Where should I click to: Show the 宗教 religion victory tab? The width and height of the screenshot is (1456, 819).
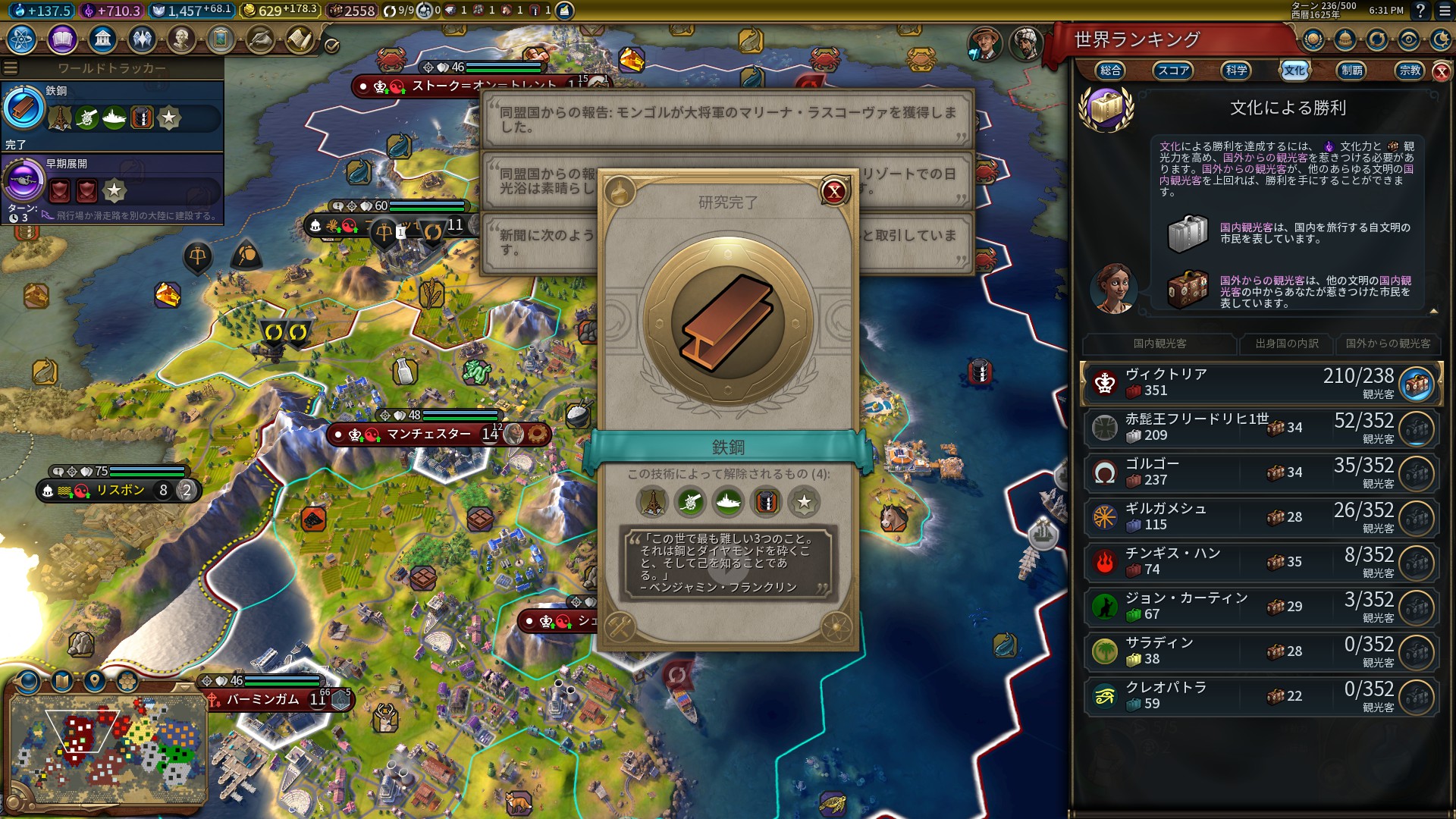coord(1410,71)
